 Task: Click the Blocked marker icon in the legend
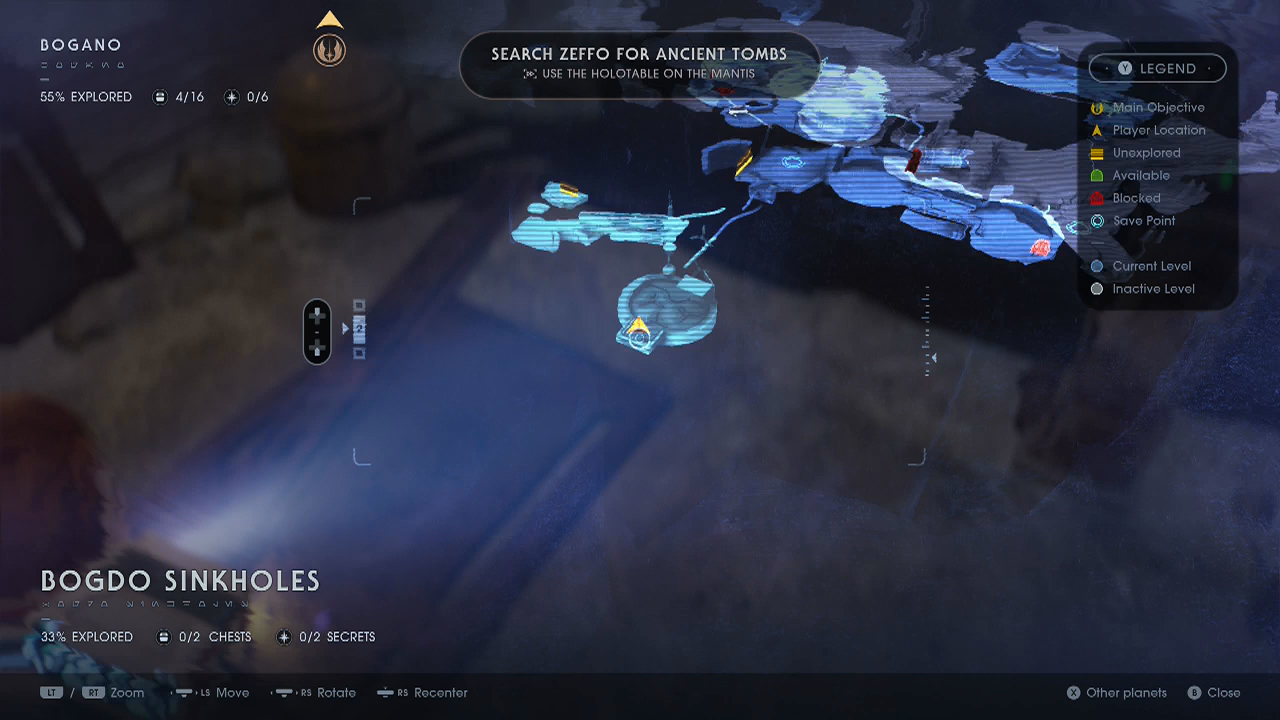(1097, 198)
